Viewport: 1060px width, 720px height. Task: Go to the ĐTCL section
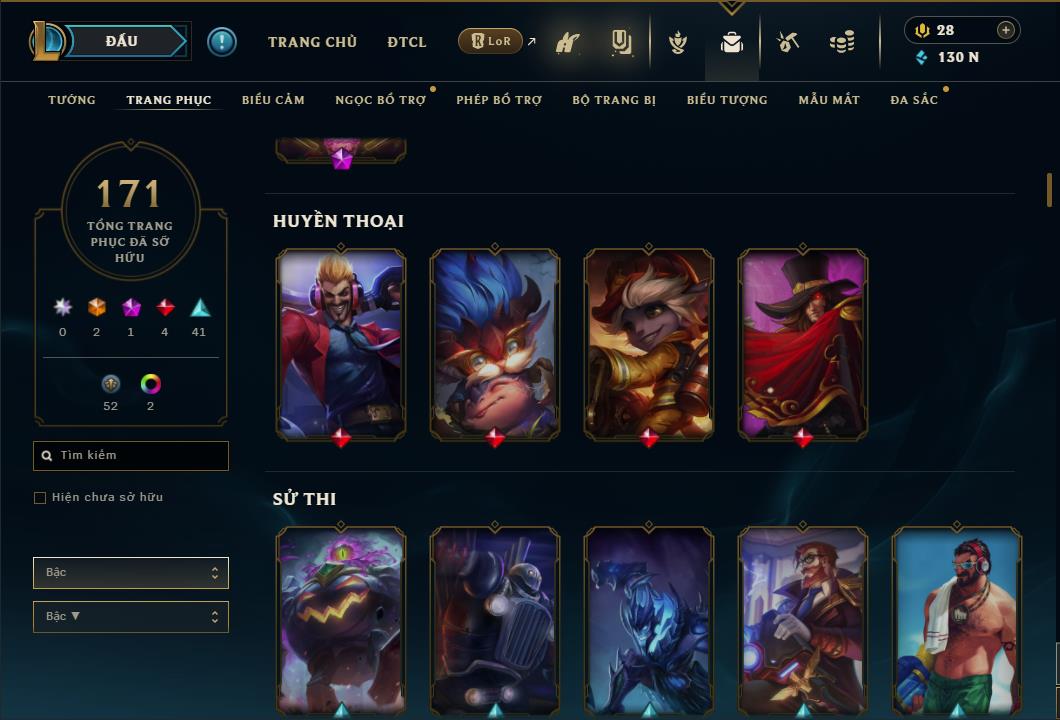[x=407, y=42]
